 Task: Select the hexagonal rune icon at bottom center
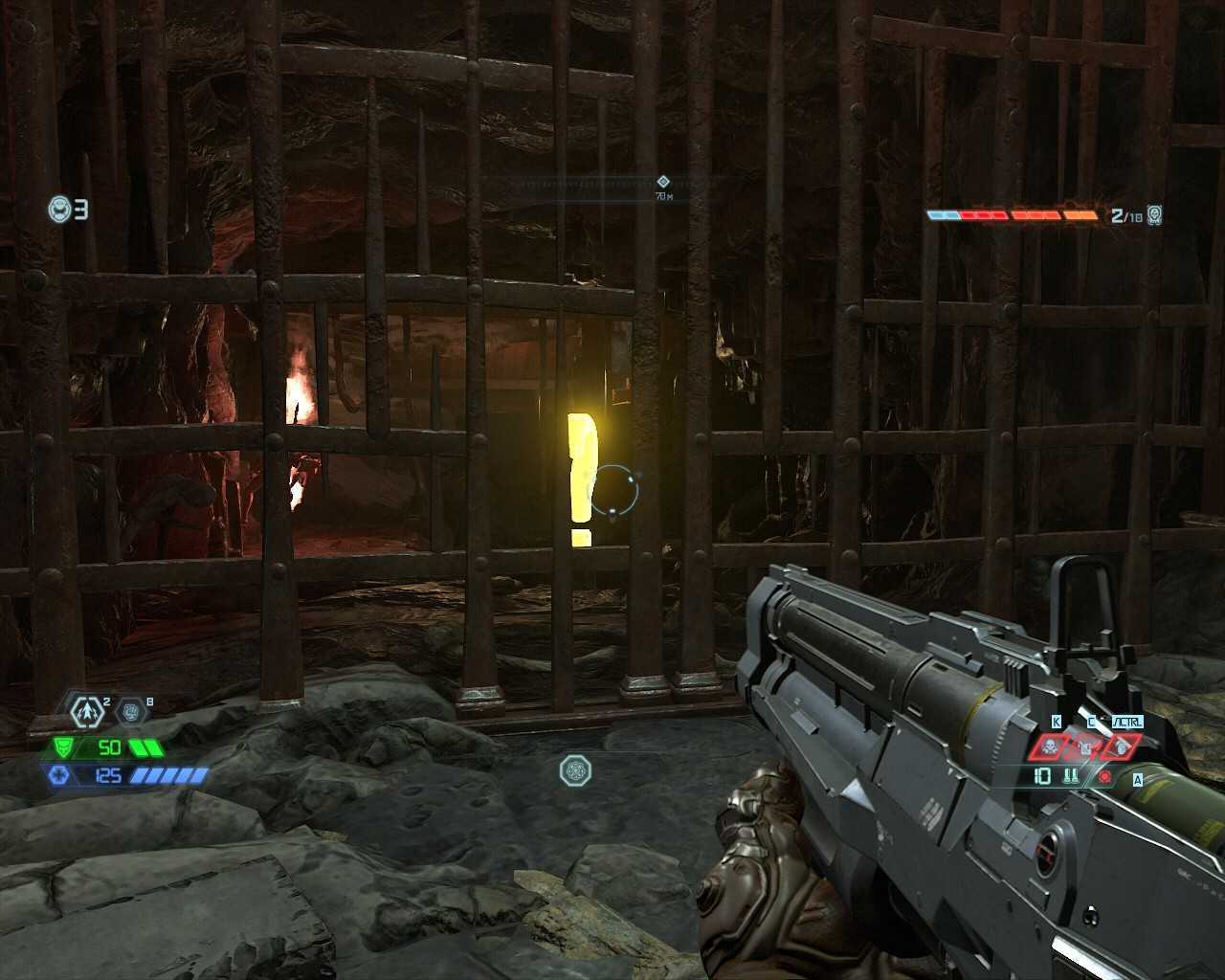[575, 770]
